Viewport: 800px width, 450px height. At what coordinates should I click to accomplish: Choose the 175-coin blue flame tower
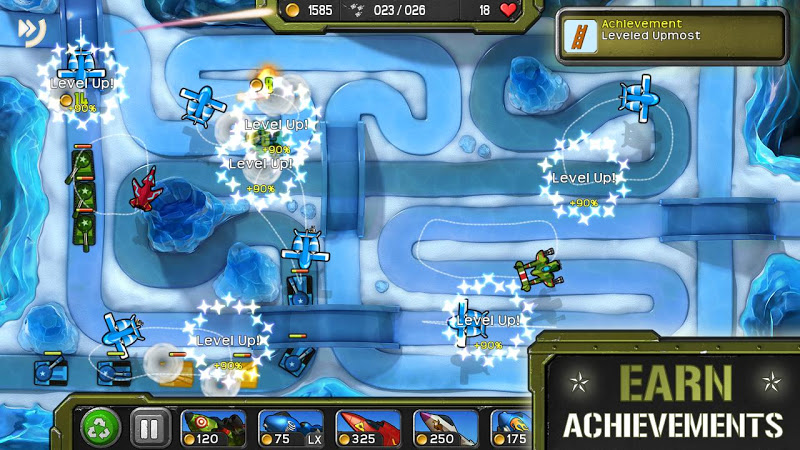coord(510,427)
